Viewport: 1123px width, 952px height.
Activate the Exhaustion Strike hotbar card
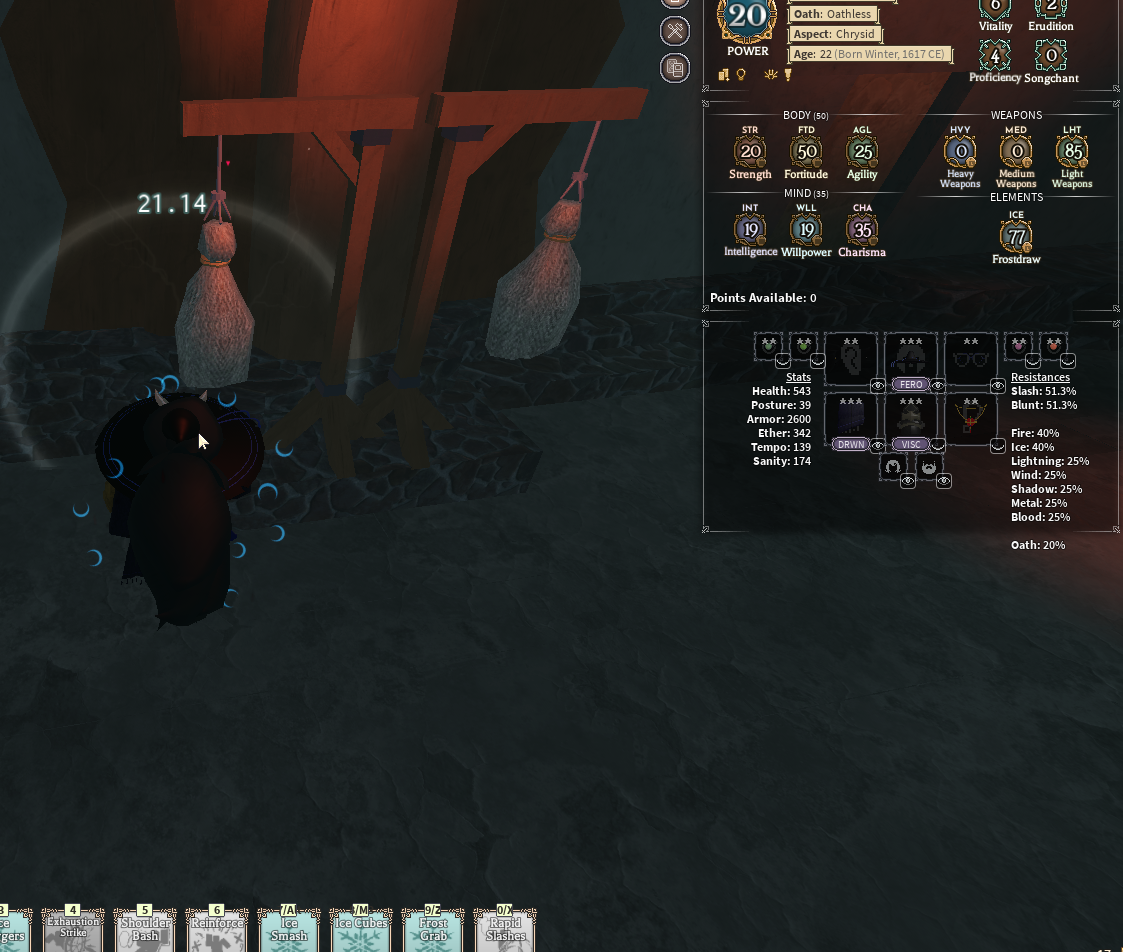[73, 932]
